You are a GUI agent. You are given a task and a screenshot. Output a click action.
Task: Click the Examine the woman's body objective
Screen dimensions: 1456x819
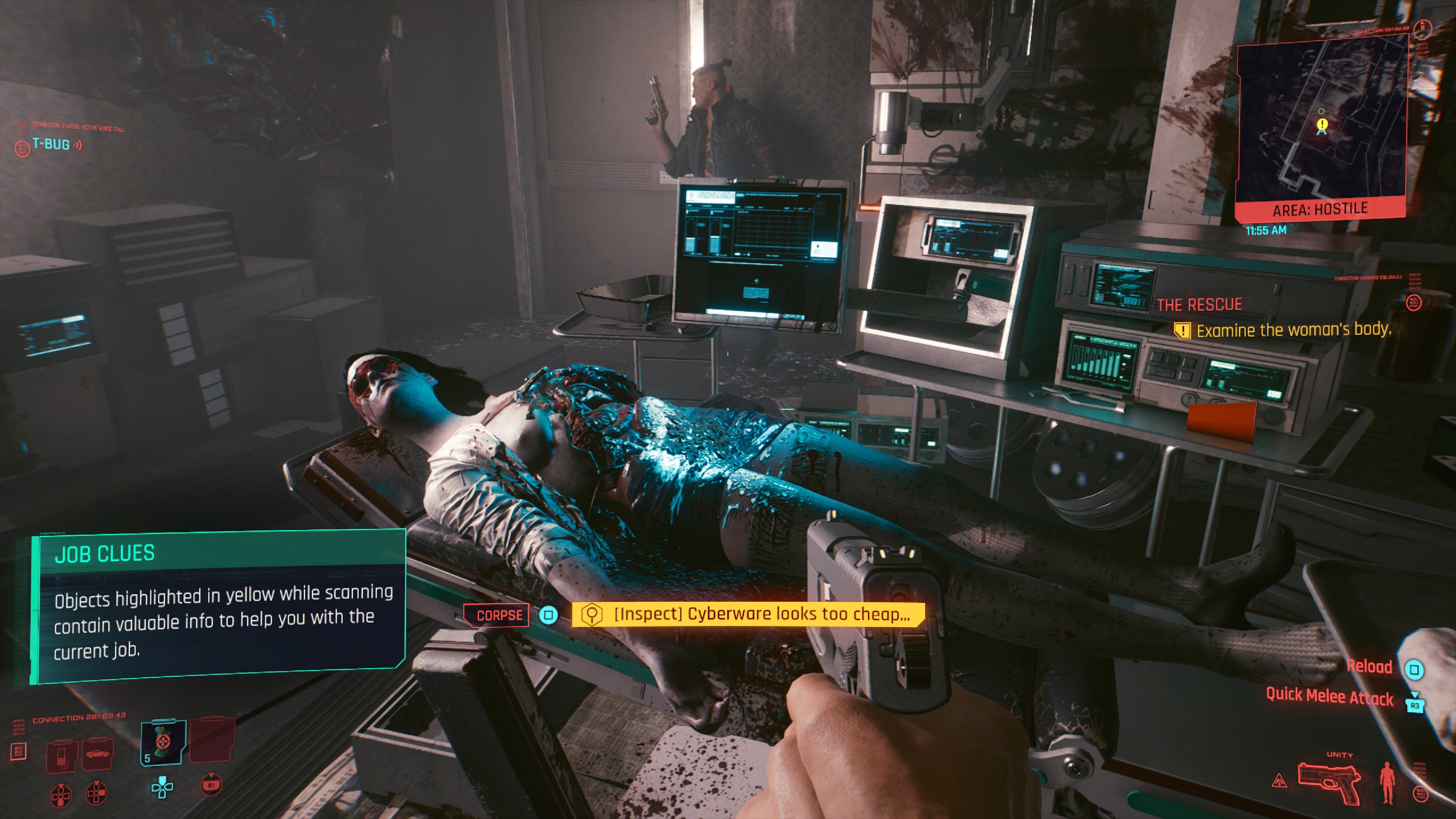click(x=1293, y=330)
